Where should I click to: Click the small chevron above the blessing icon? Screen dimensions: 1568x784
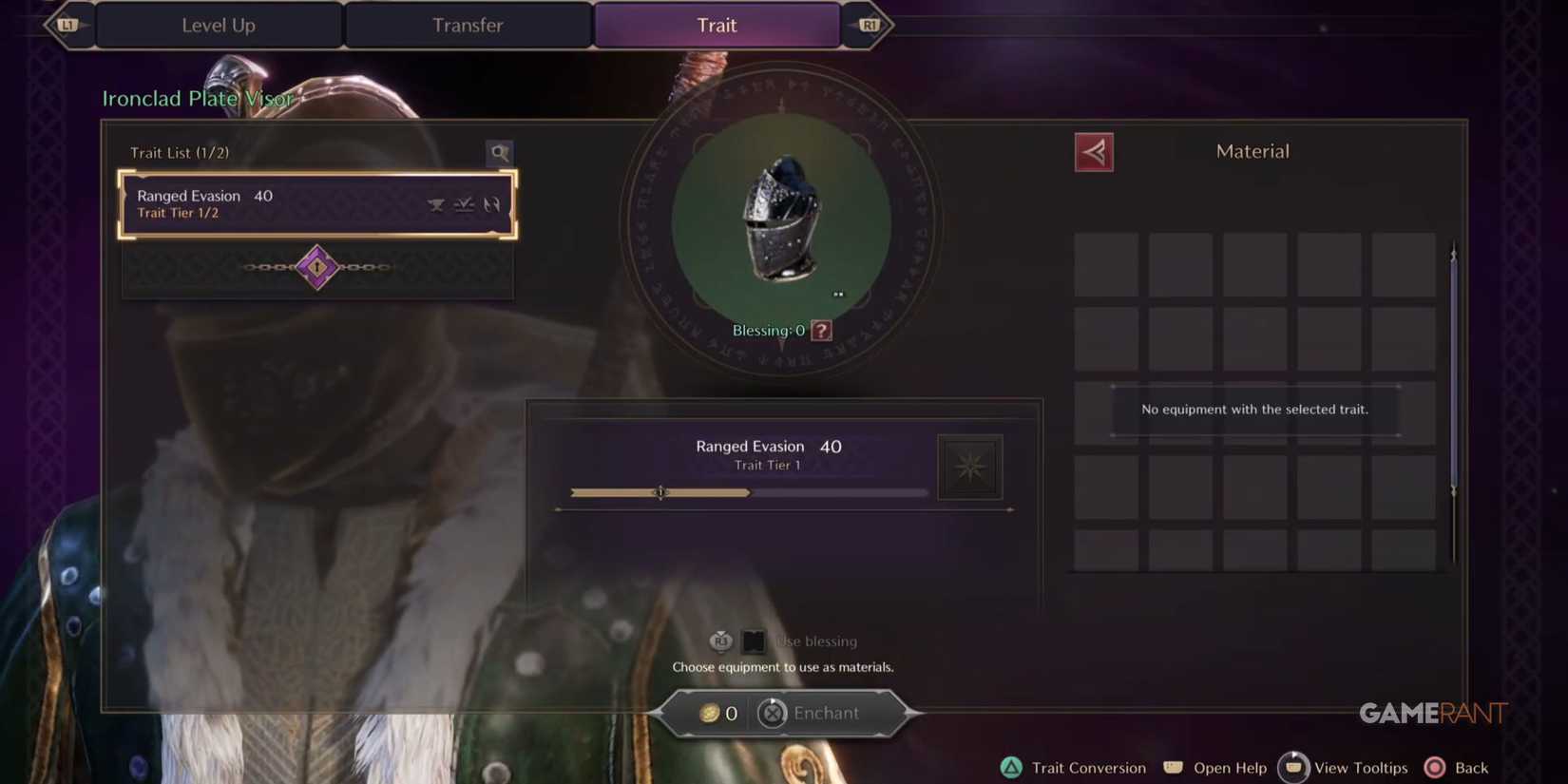[x=839, y=293]
